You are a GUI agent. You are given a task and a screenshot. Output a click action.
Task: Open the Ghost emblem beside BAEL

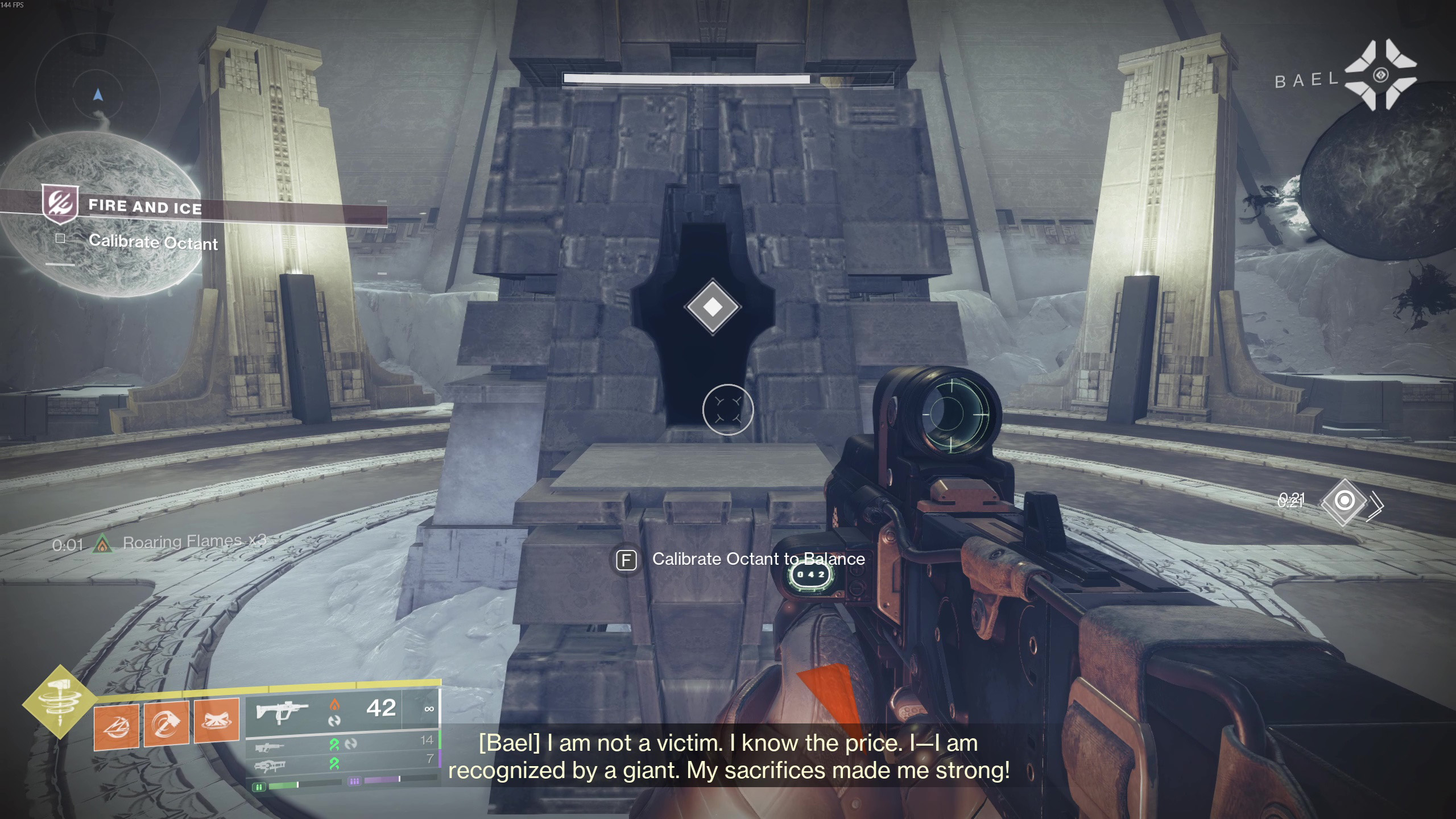pyautogui.click(x=1380, y=75)
